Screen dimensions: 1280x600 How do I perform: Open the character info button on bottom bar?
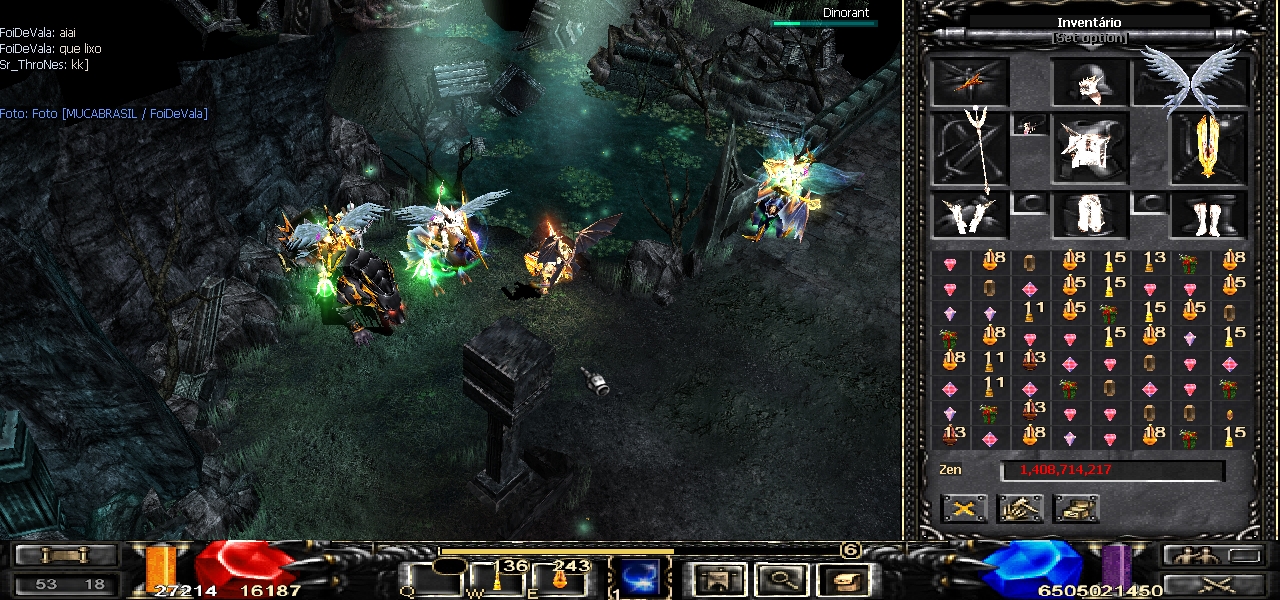coord(719,578)
